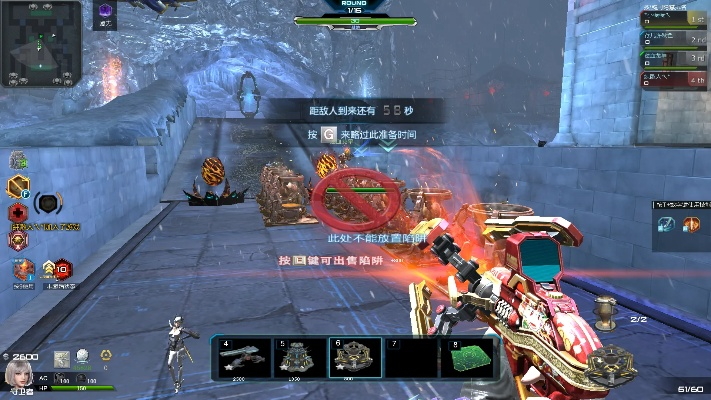Select the 3rd place player row
The width and height of the screenshot is (711, 400).
pyautogui.click(x=674, y=58)
